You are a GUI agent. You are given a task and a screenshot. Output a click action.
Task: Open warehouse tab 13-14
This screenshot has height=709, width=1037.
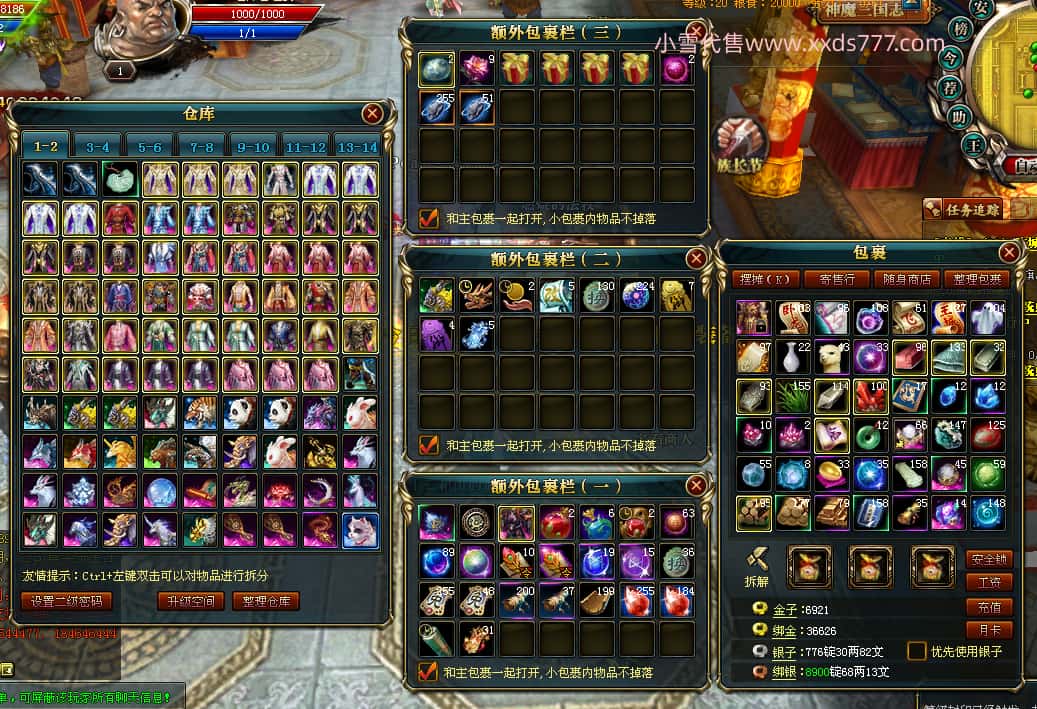(357, 146)
